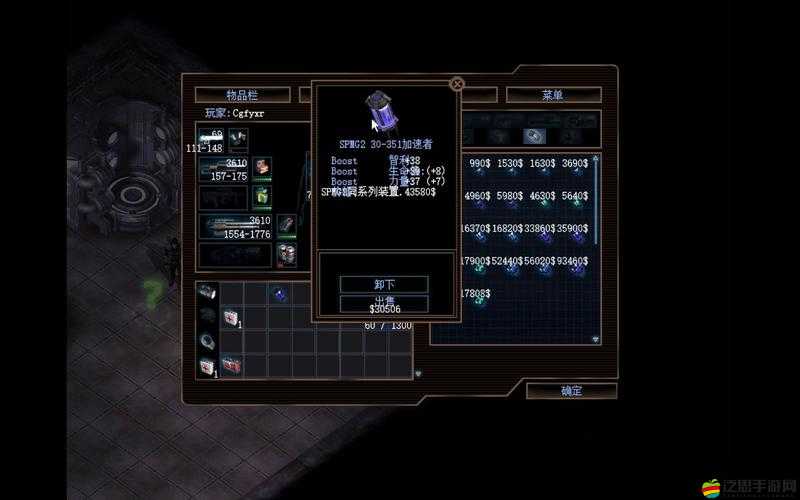
Task: Open the 物品栏 inventory tab
Action: (x=242, y=95)
